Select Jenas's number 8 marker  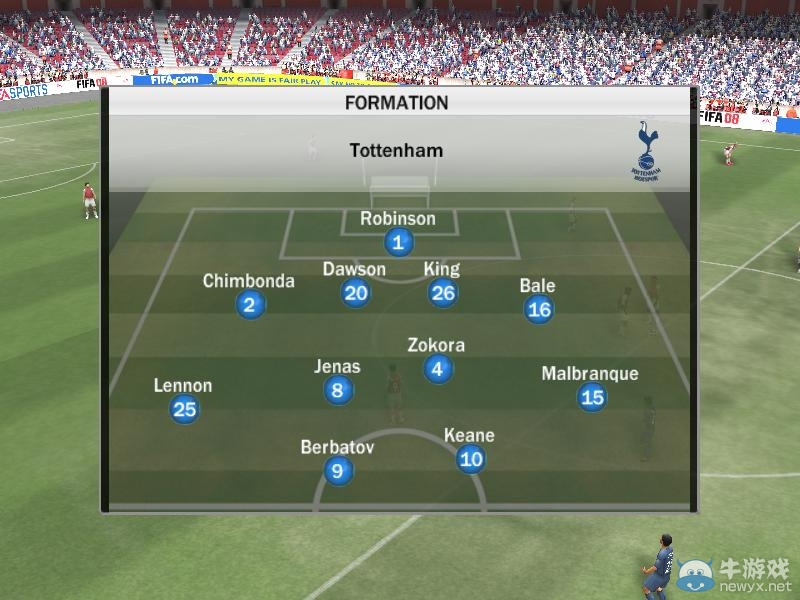(x=338, y=390)
